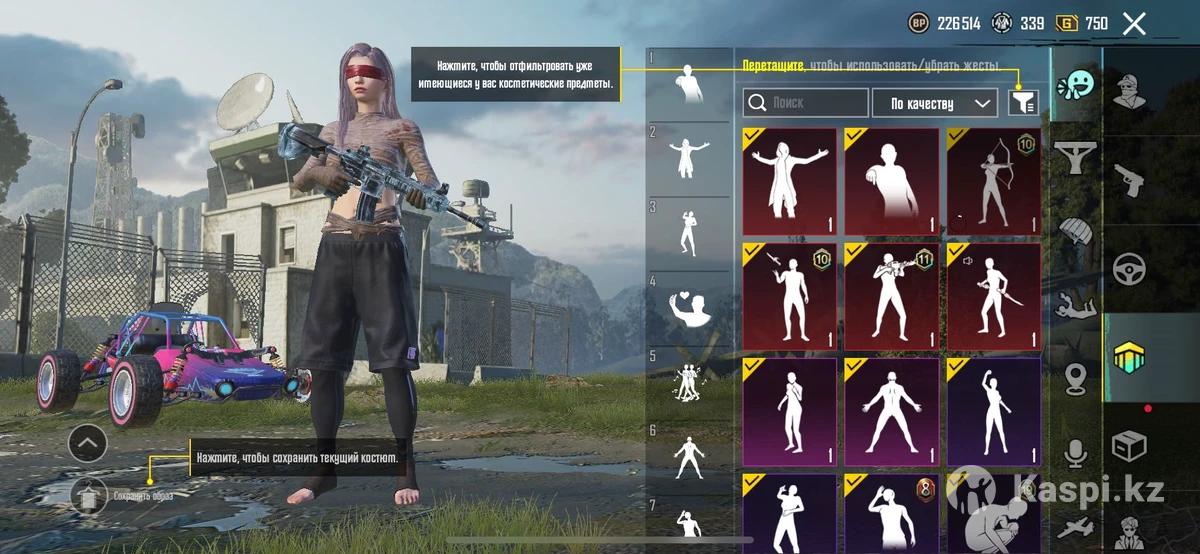Switch to the emotes smiley face tab

(x=1076, y=86)
